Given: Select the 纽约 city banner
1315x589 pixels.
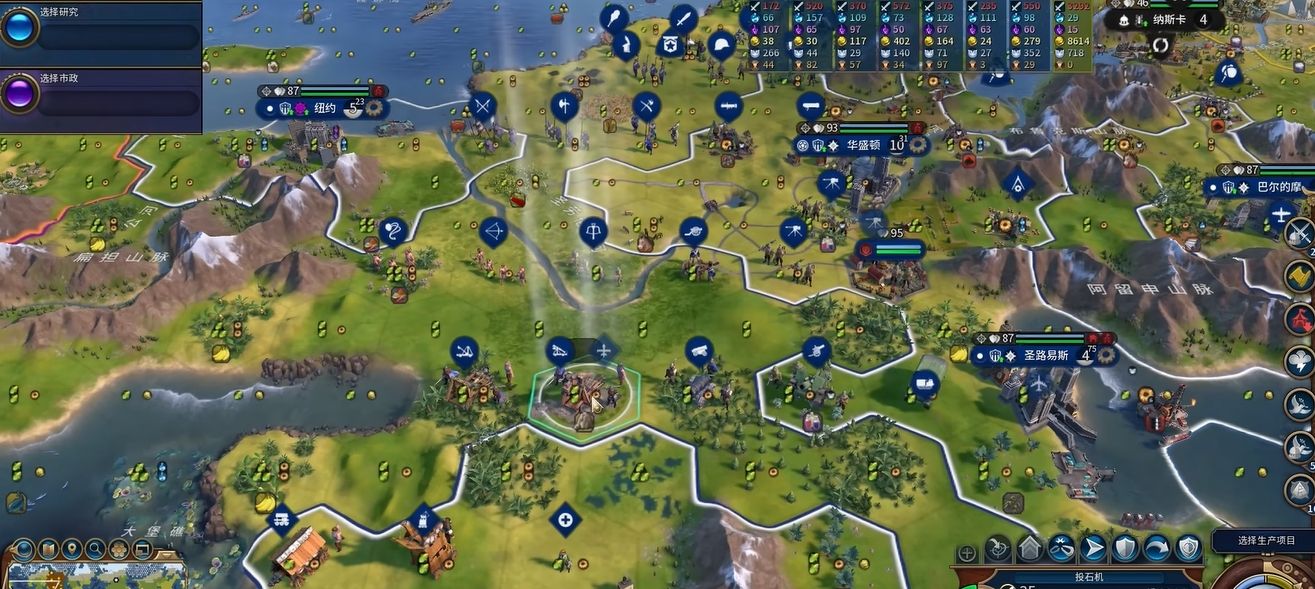Looking at the screenshot, I should click(325, 108).
